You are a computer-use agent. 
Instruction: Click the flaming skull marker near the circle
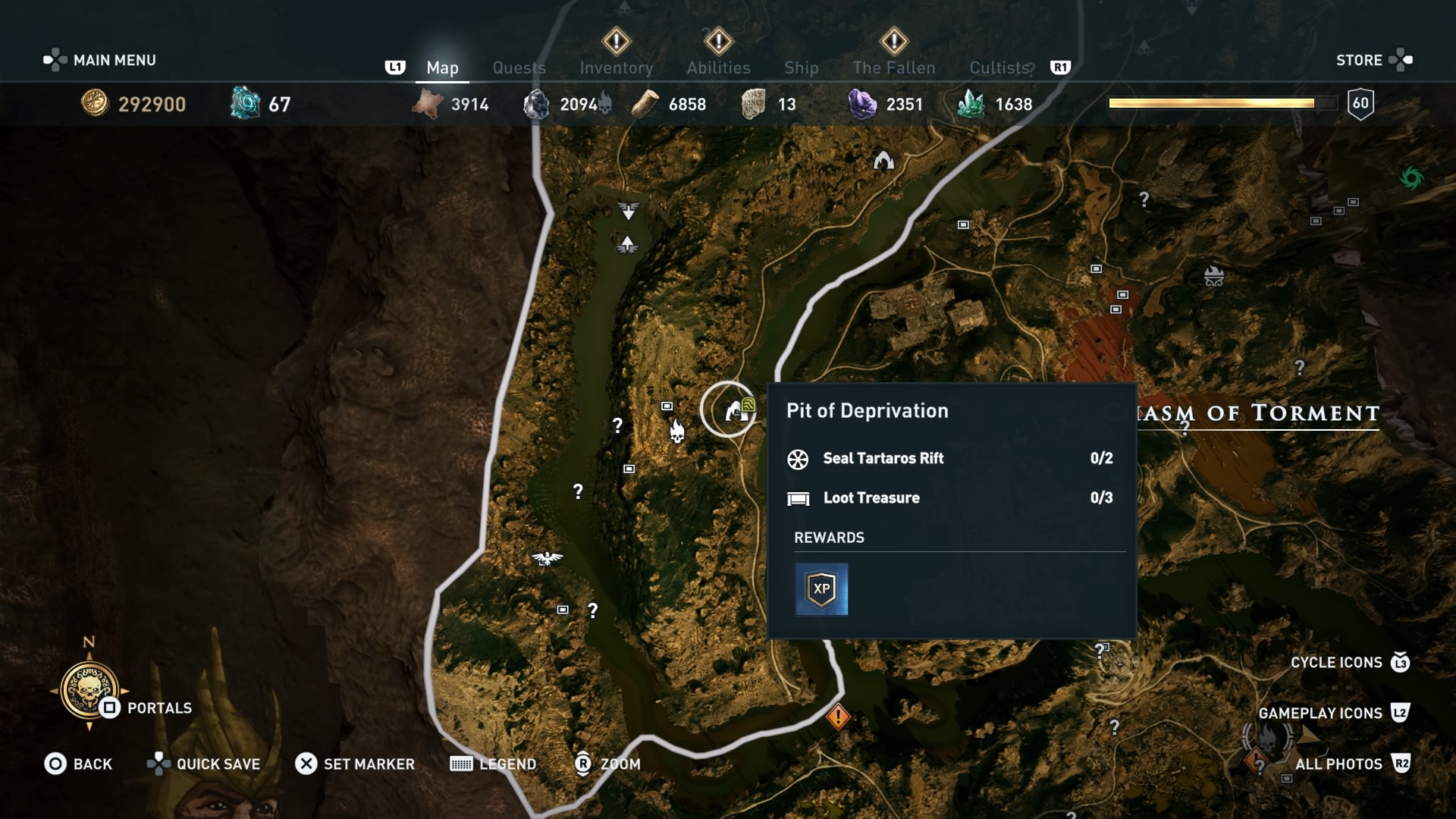click(x=677, y=431)
